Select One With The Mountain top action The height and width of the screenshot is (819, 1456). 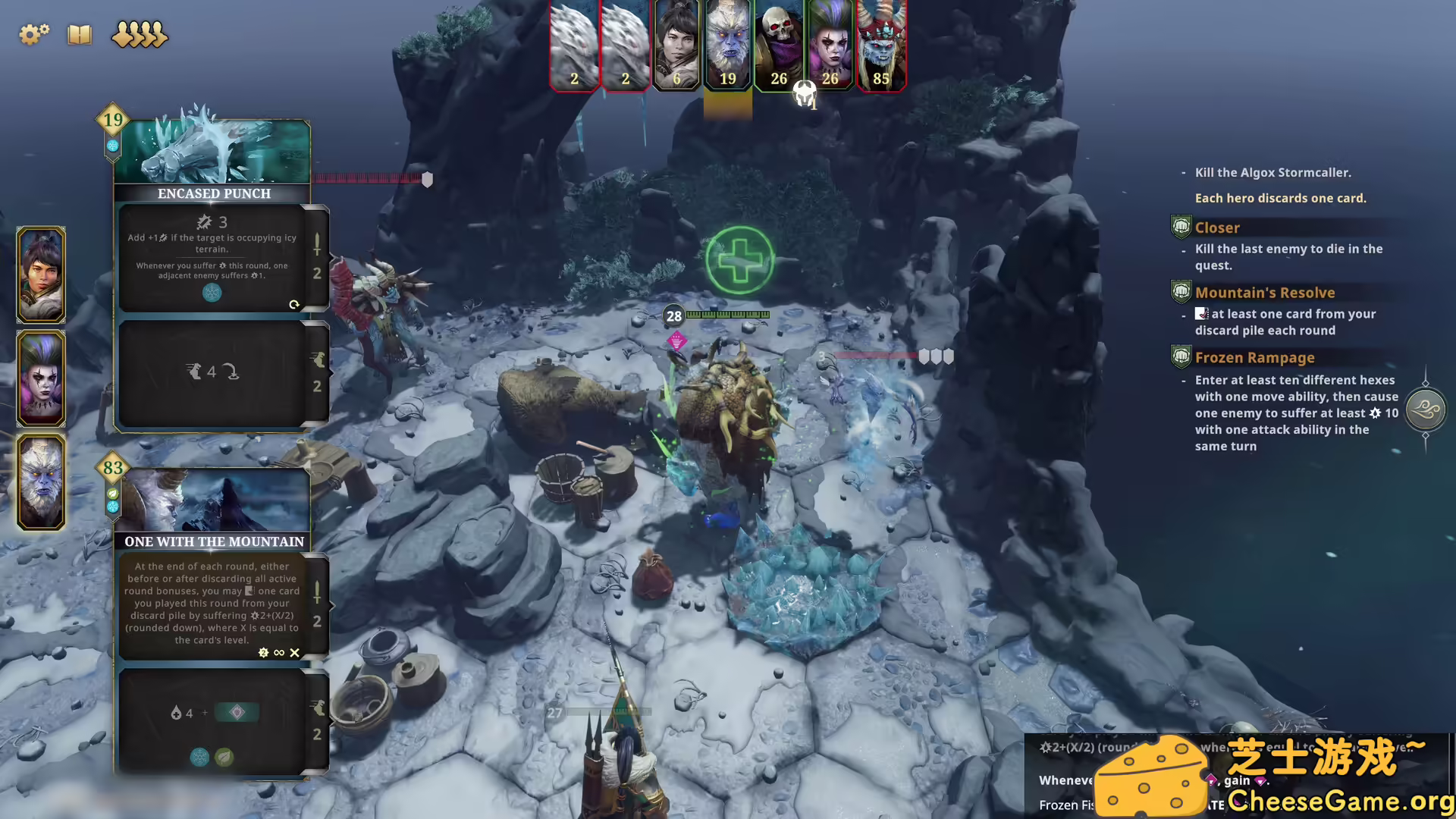[212, 603]
